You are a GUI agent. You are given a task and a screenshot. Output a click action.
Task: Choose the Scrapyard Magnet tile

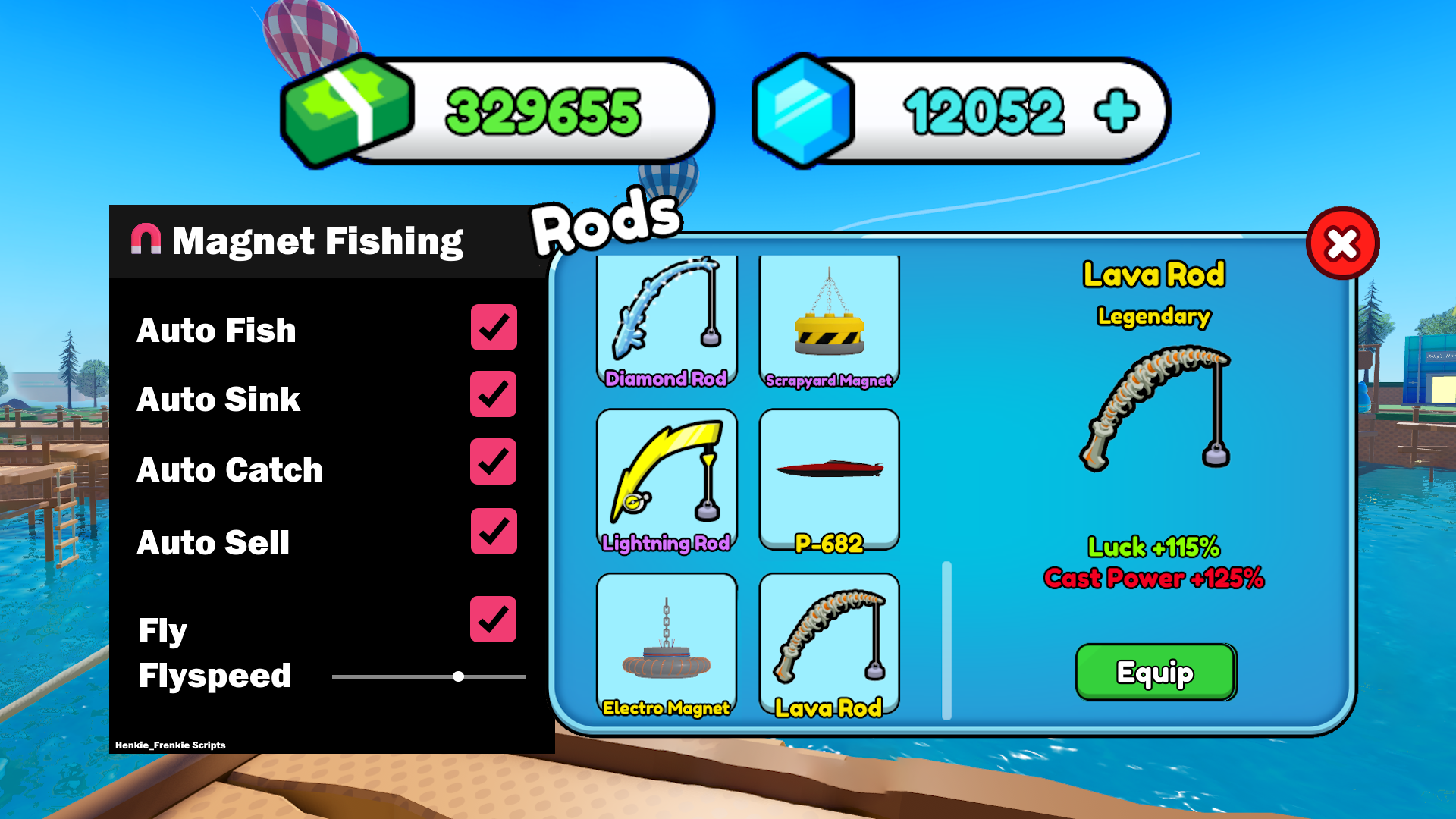829,322
